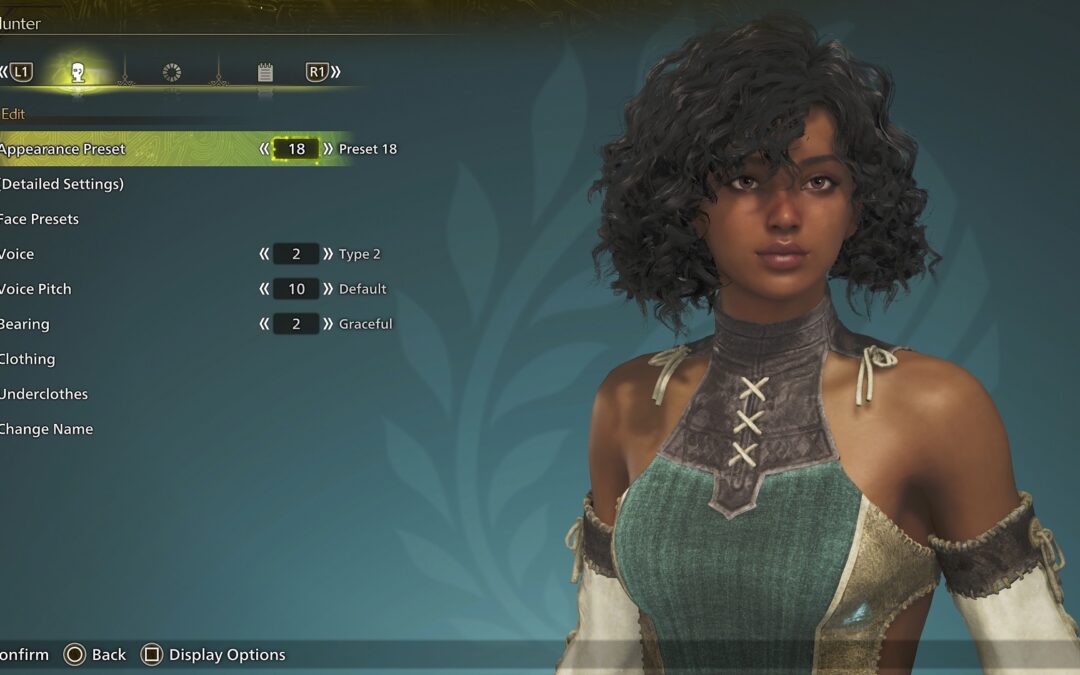Click right arrows beside Voice Type 2
The height and width of the screenshot is (675, 1080).
328,254
